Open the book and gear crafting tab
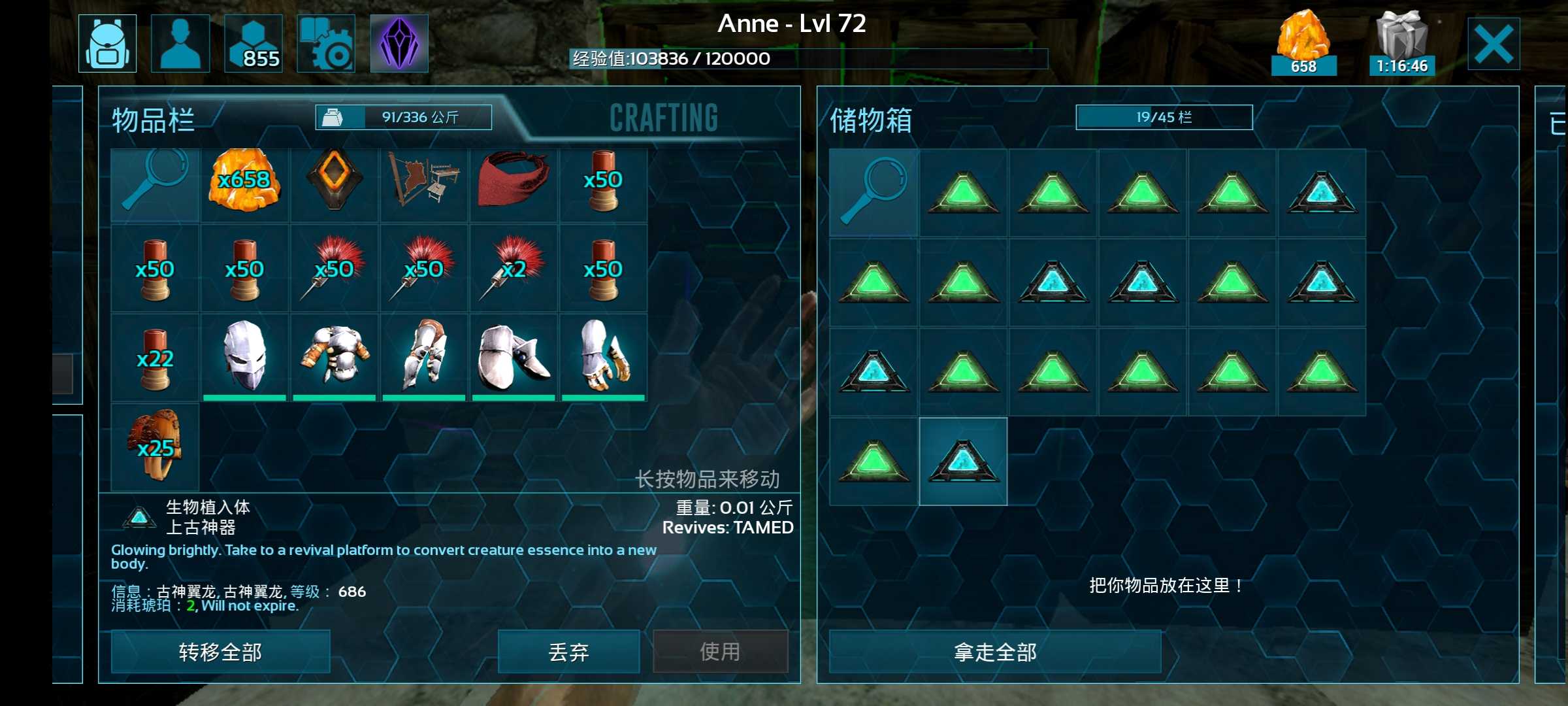The image size is (1568, 706). tap(327, 44)
